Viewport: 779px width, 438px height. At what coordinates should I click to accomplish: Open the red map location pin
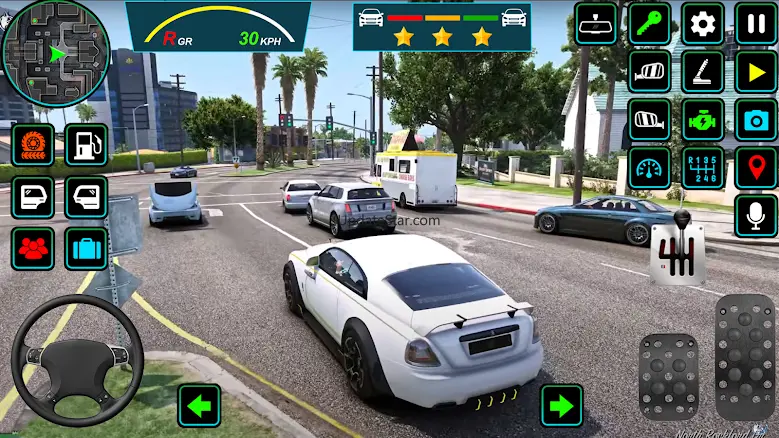pos(755,167)
